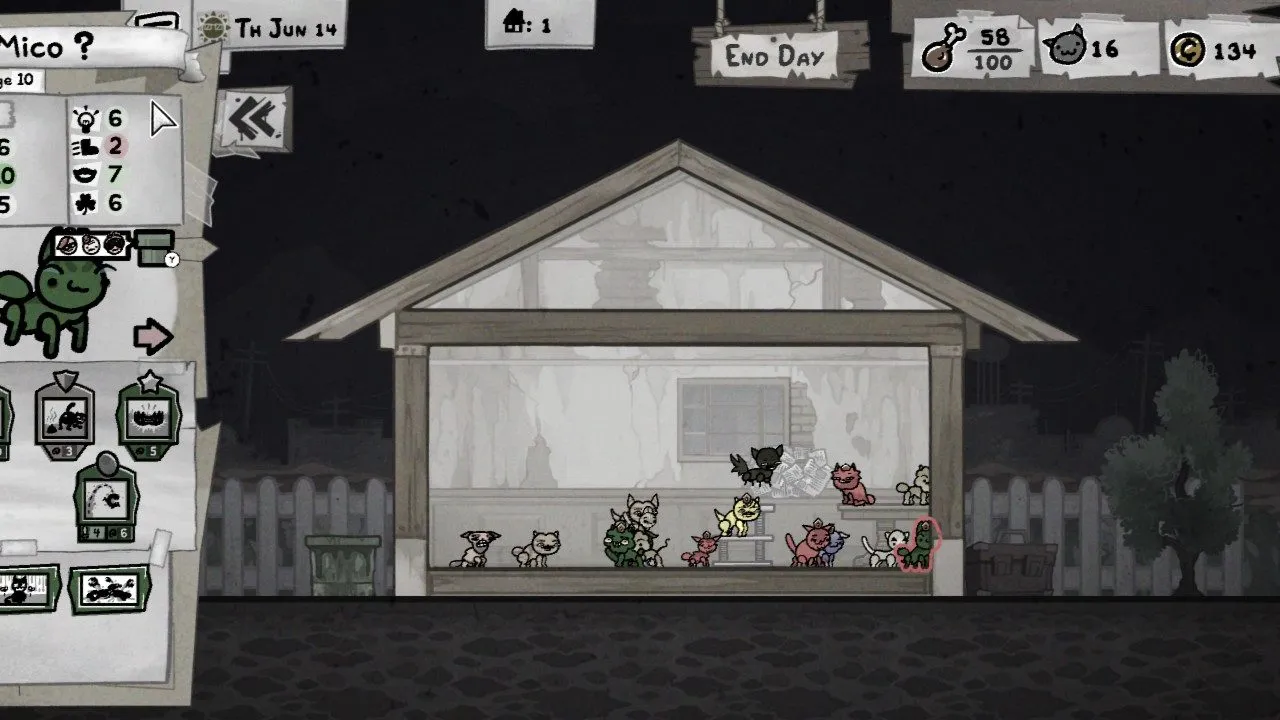Select the lightbulb intelligence stat icon
The image size is (1280, 720).
click(87, 119)
